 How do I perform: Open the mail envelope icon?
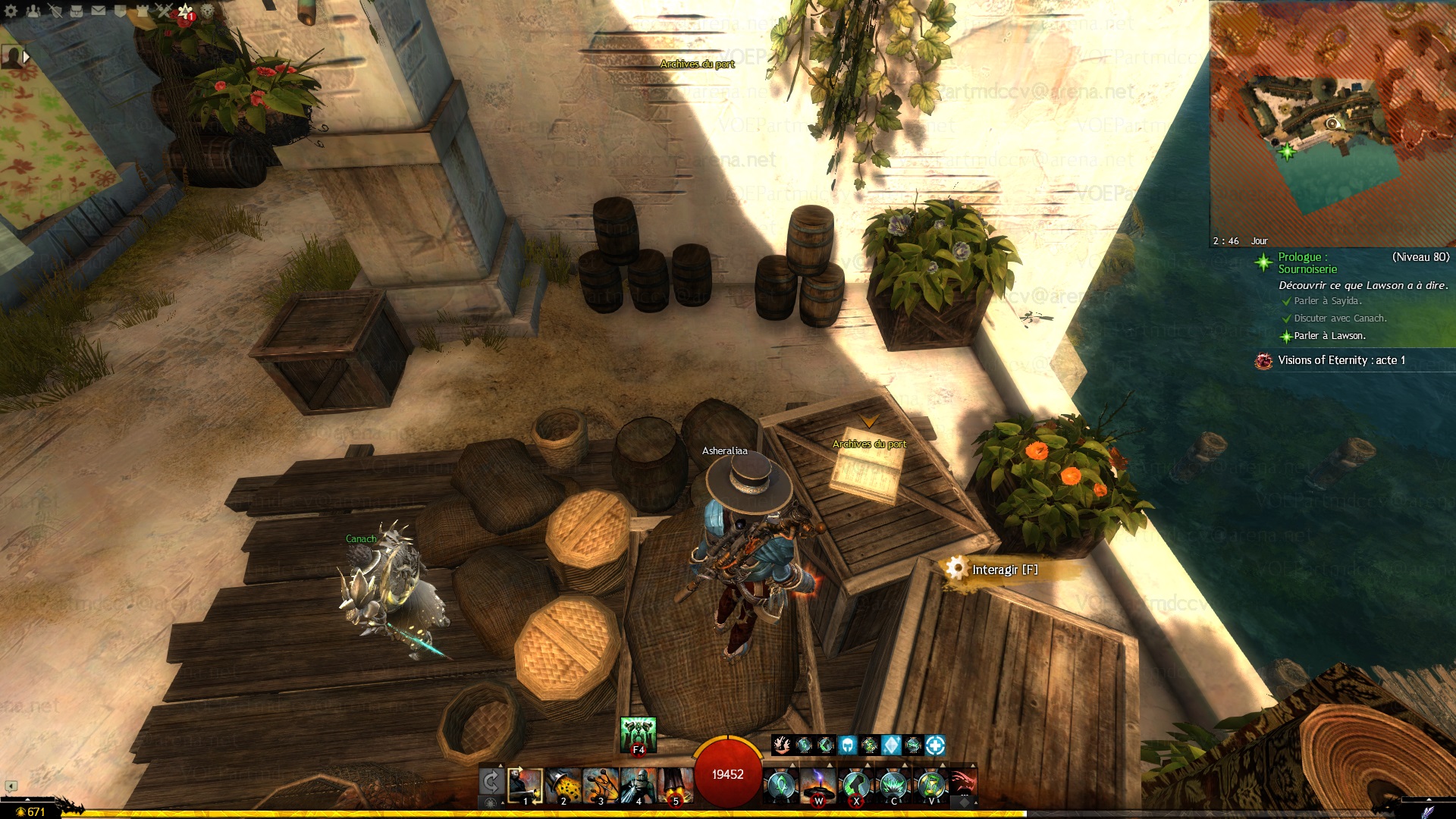(99, 11)
